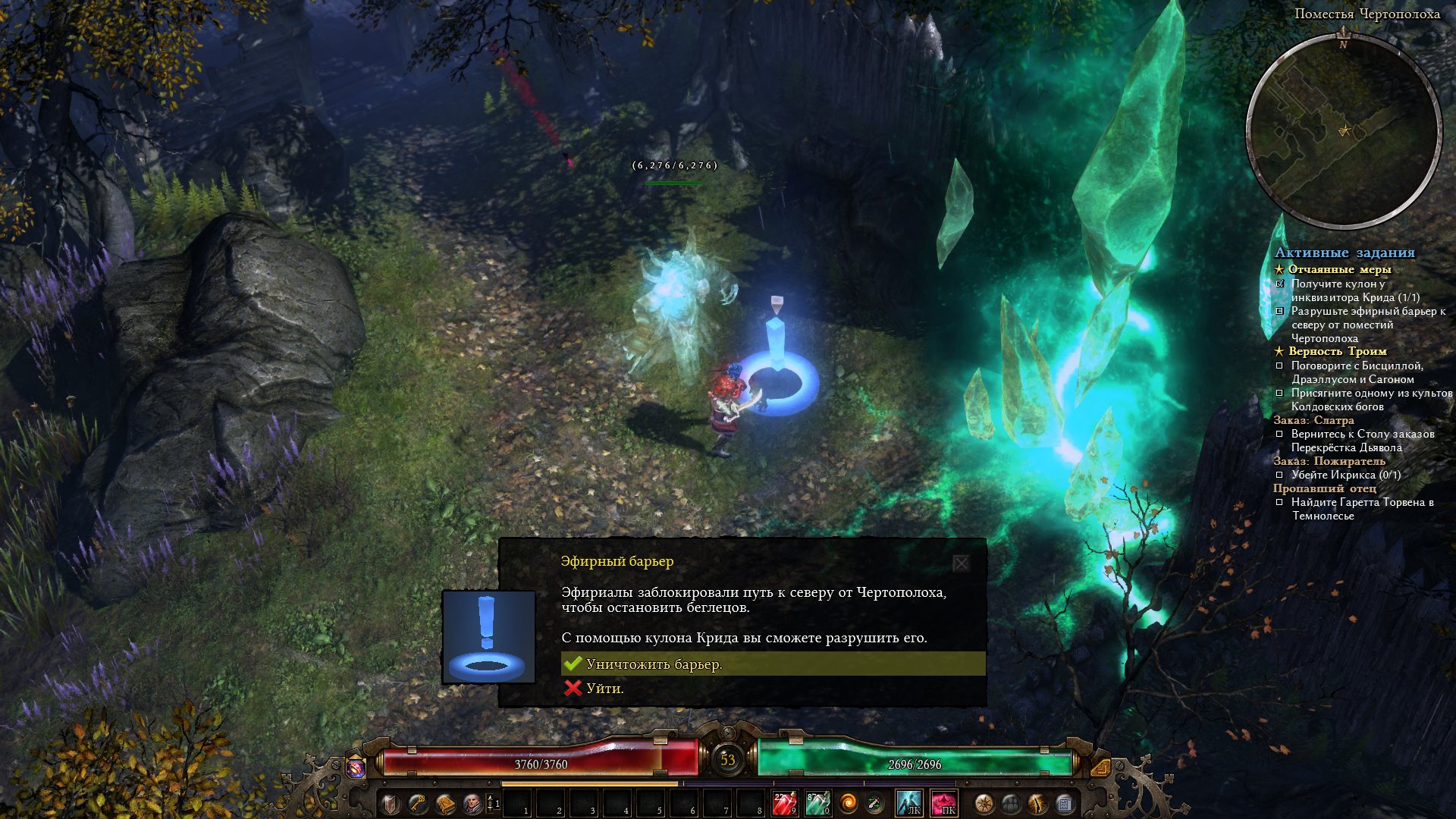Click the golden stacked-squares icon beside energy bar
1456x819 pixels.
pos(1100,767)
